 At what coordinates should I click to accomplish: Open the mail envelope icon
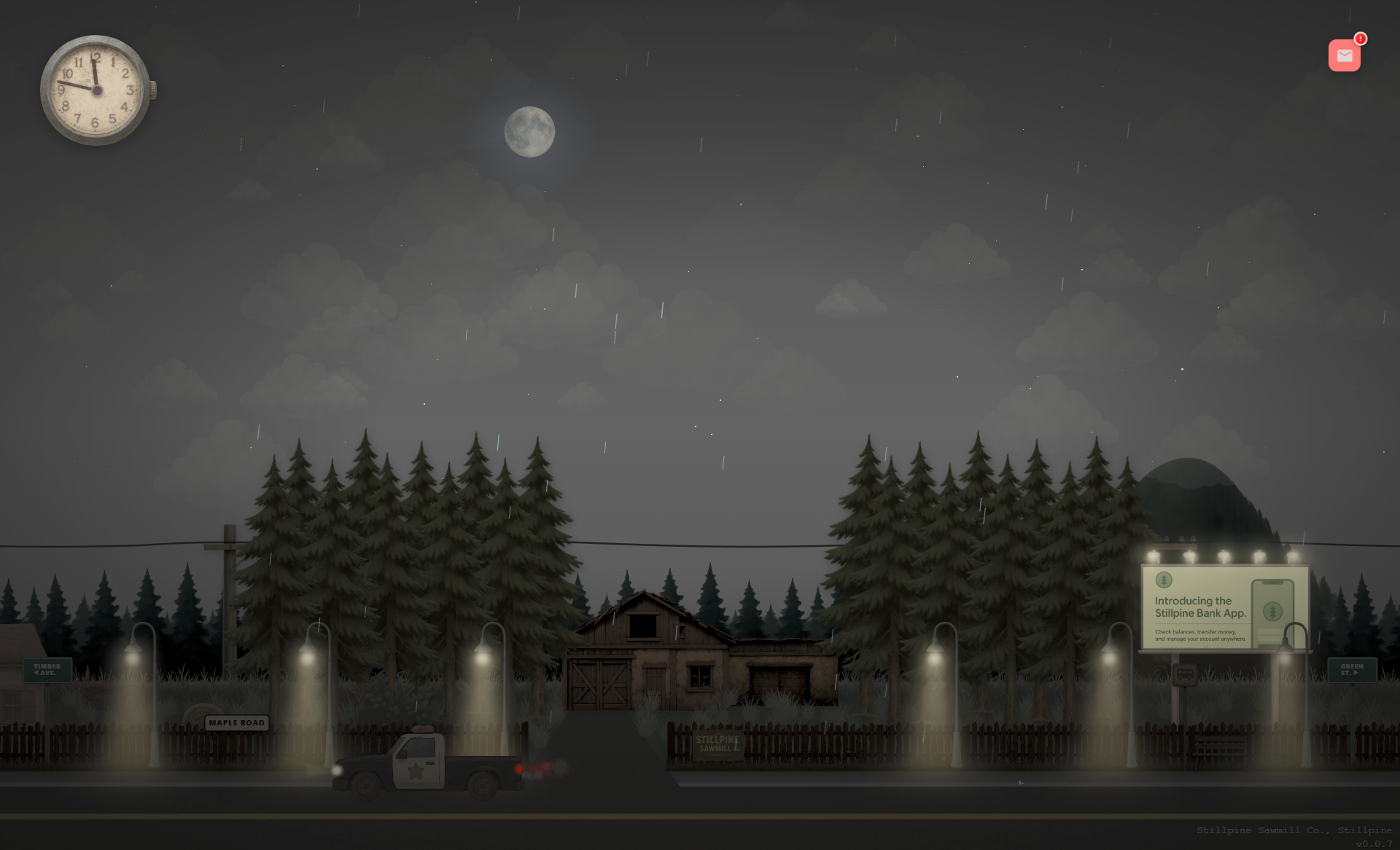(x=1344, y=55)
